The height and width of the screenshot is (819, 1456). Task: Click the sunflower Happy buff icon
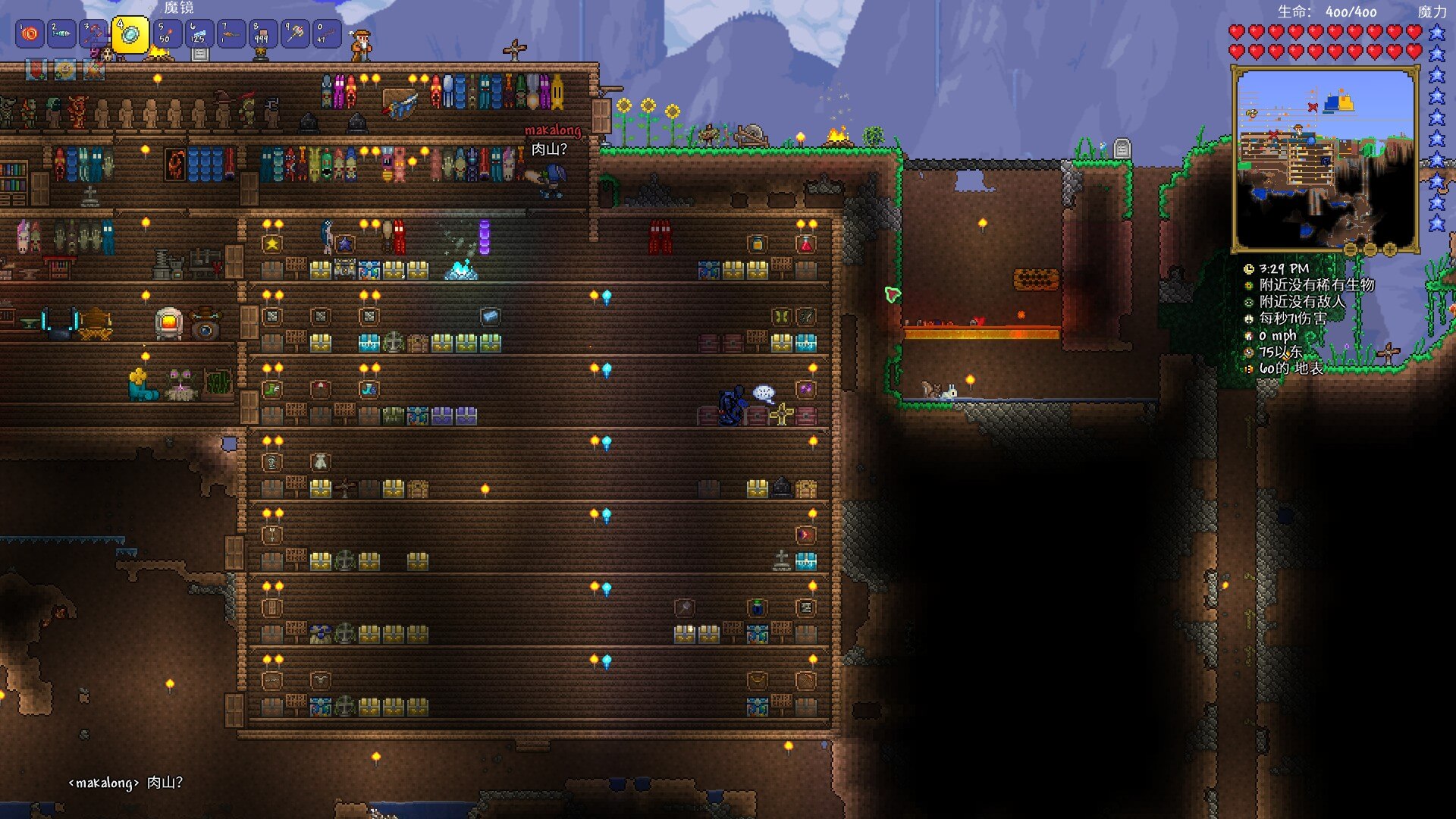pos(64,71)
